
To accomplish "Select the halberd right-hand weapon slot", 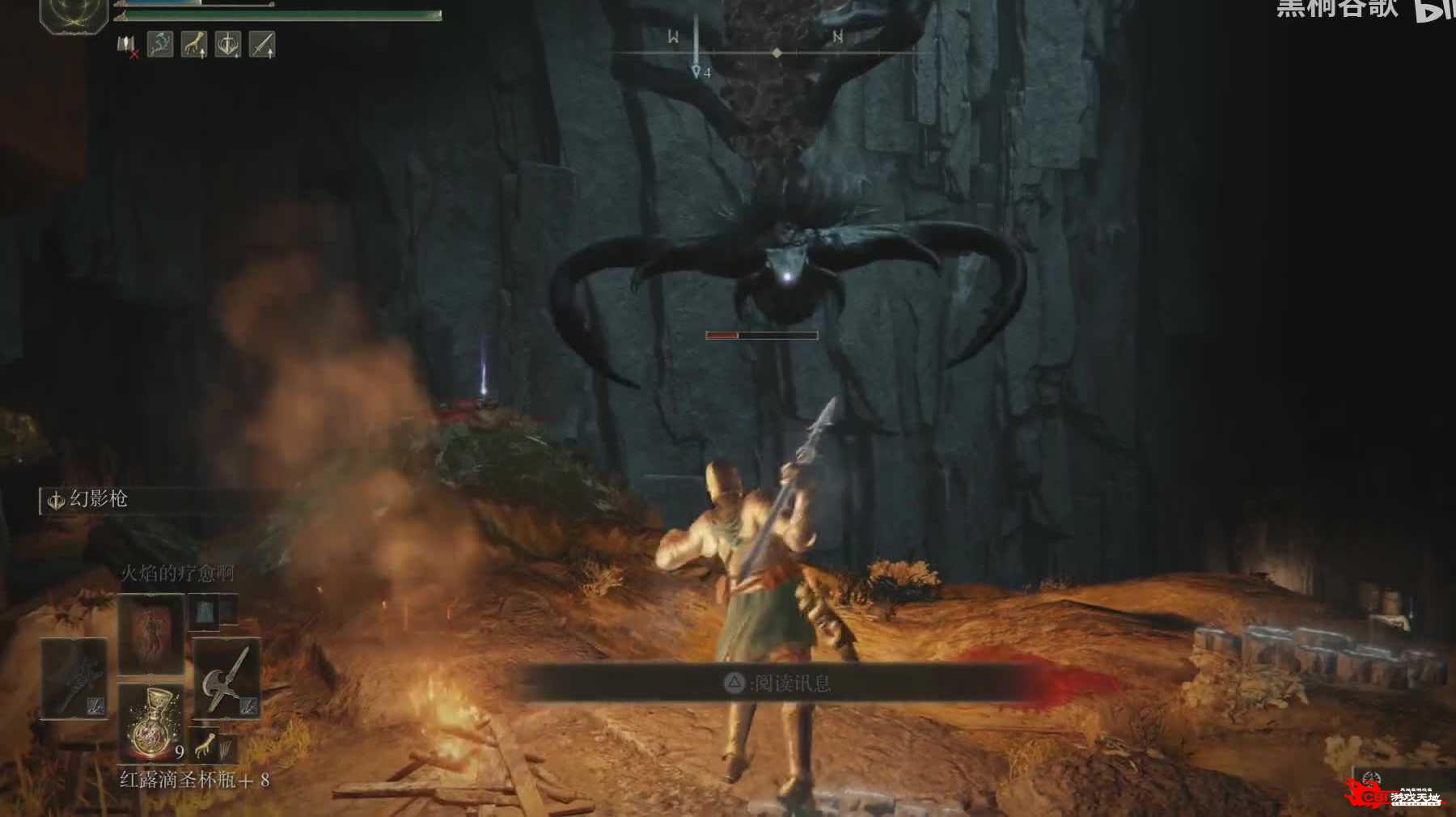I will (x=226, y=678).
